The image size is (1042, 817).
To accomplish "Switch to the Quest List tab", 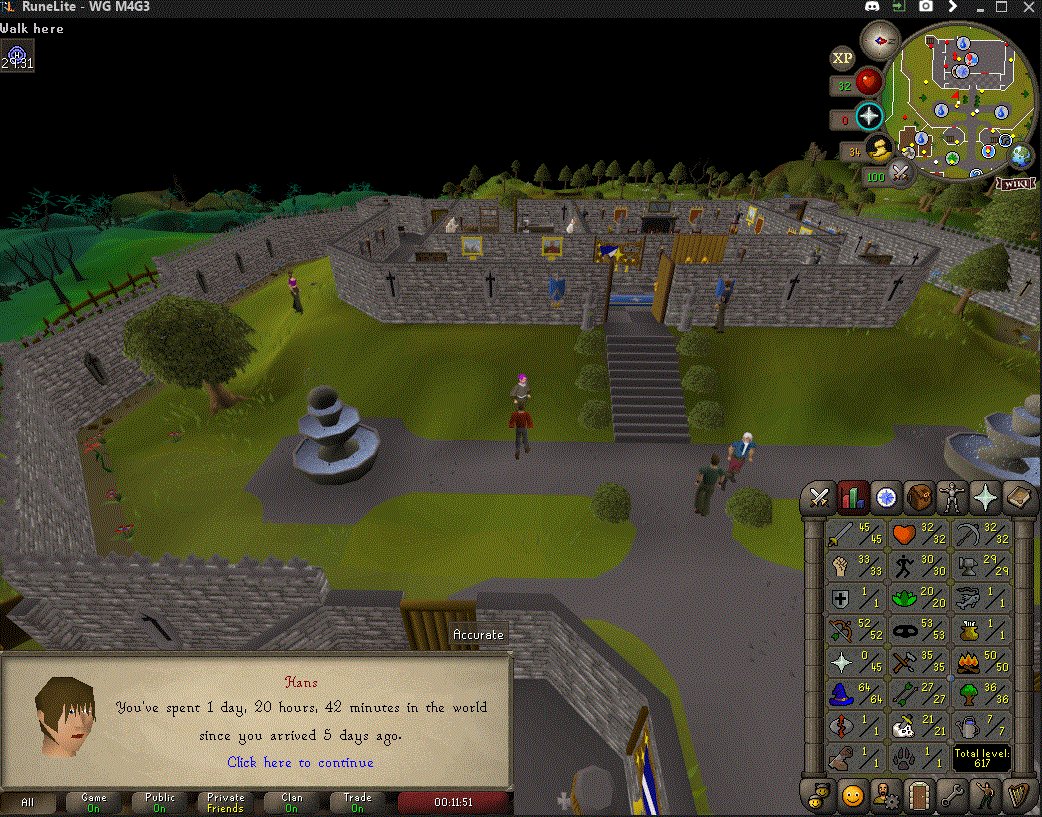I will (x=887, y=496).
